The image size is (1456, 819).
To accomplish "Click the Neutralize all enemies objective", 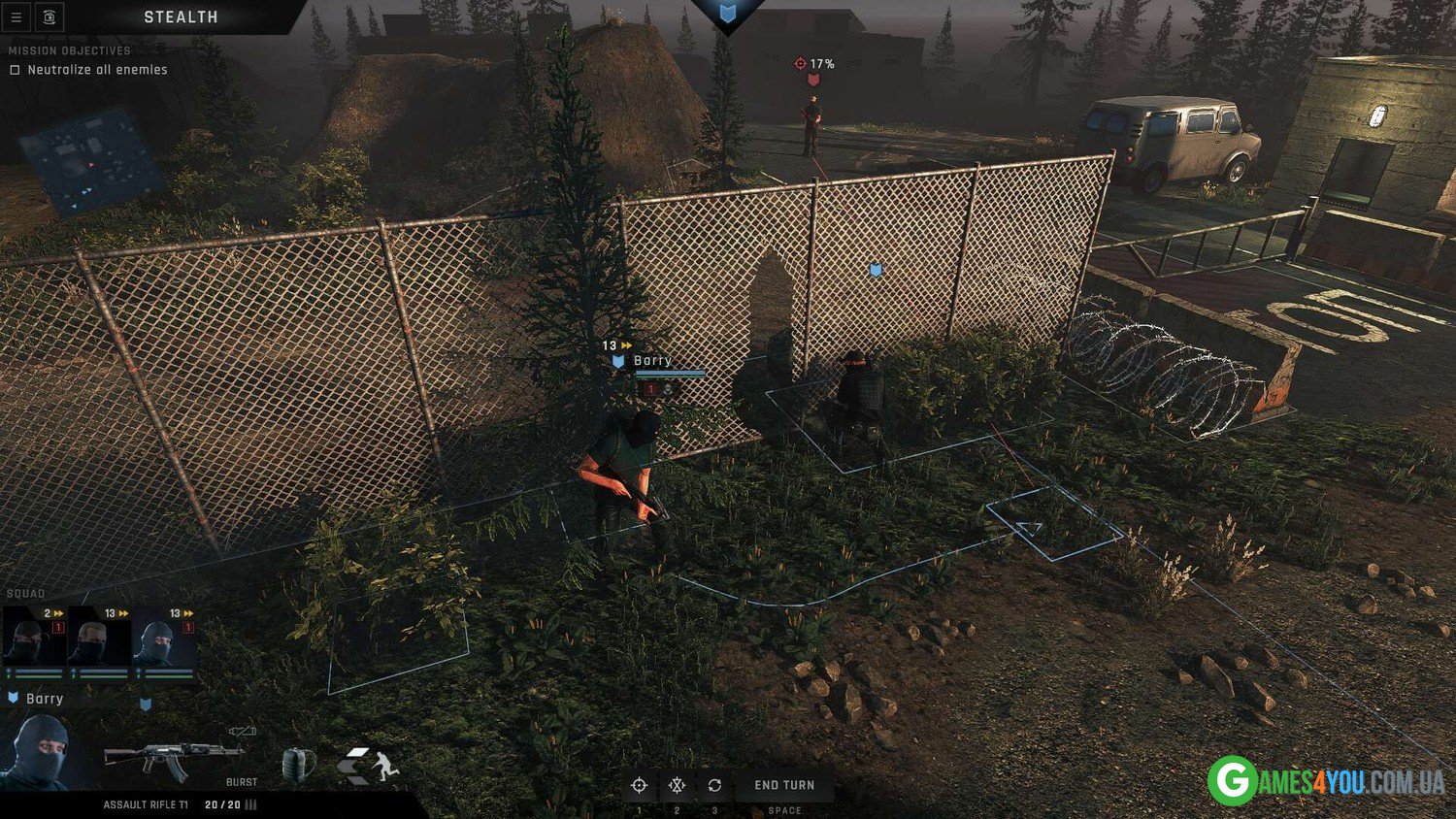I will (97, 70).
